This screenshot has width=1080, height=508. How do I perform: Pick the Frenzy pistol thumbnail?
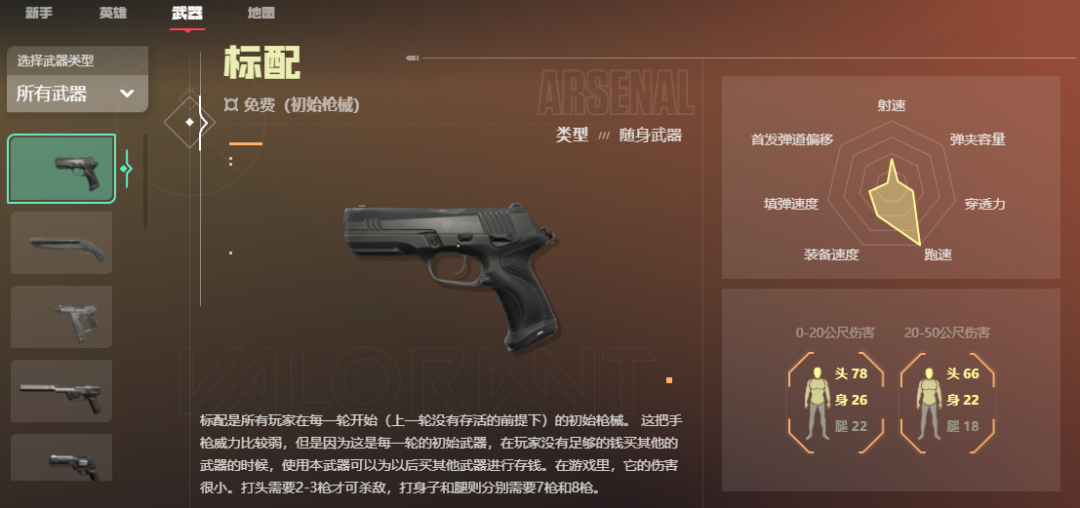pyautogui.click(x=62, y=316)
